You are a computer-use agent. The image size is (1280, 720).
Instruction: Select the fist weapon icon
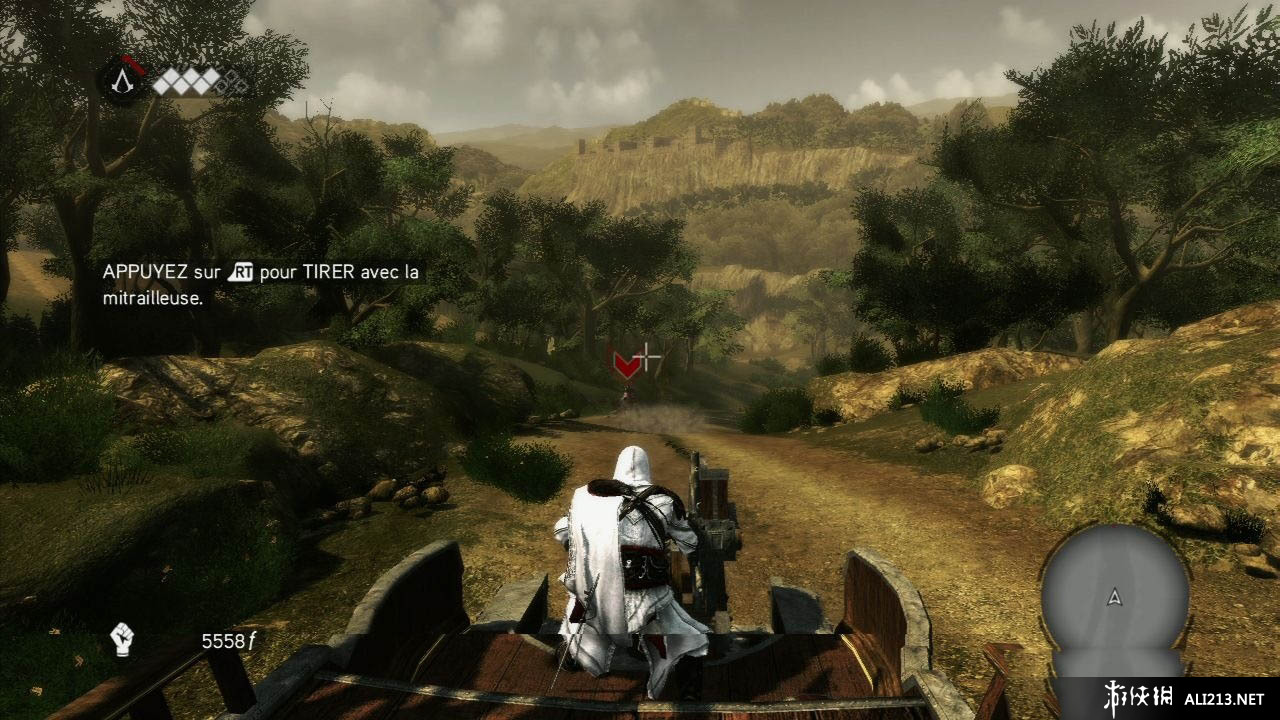pos(122,639)
